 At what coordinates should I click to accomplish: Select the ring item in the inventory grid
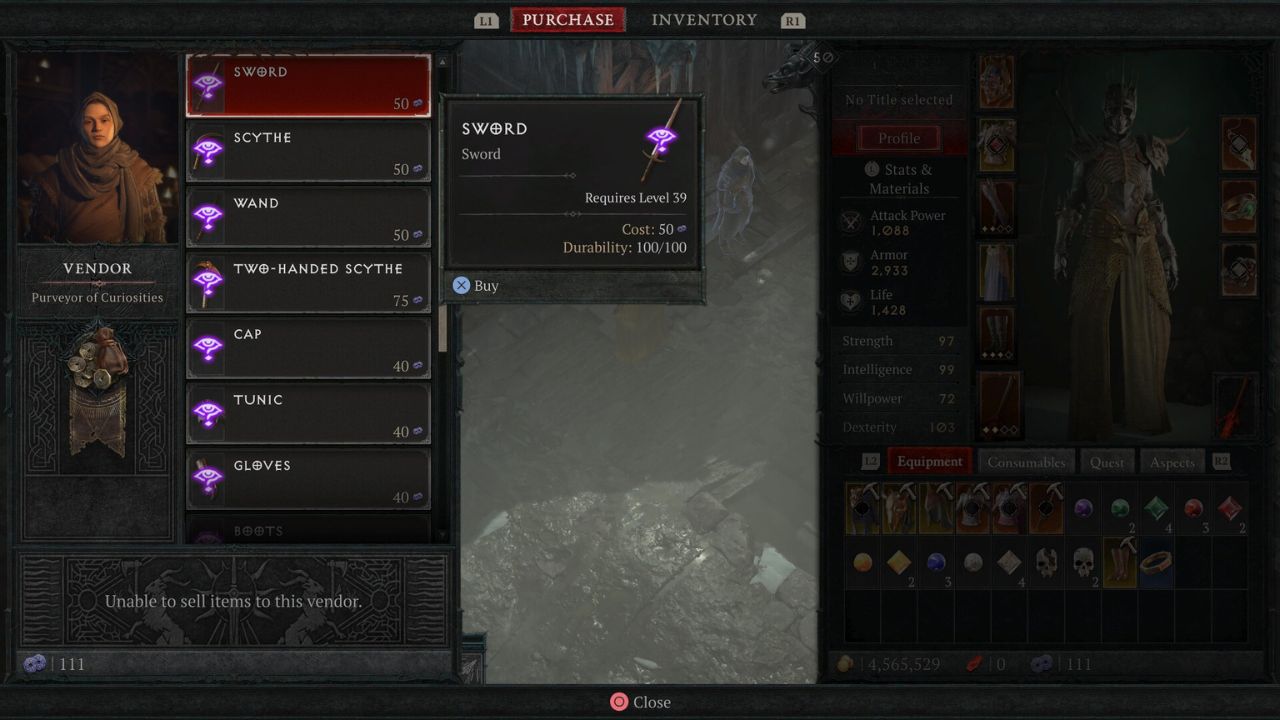[1155, 562]
